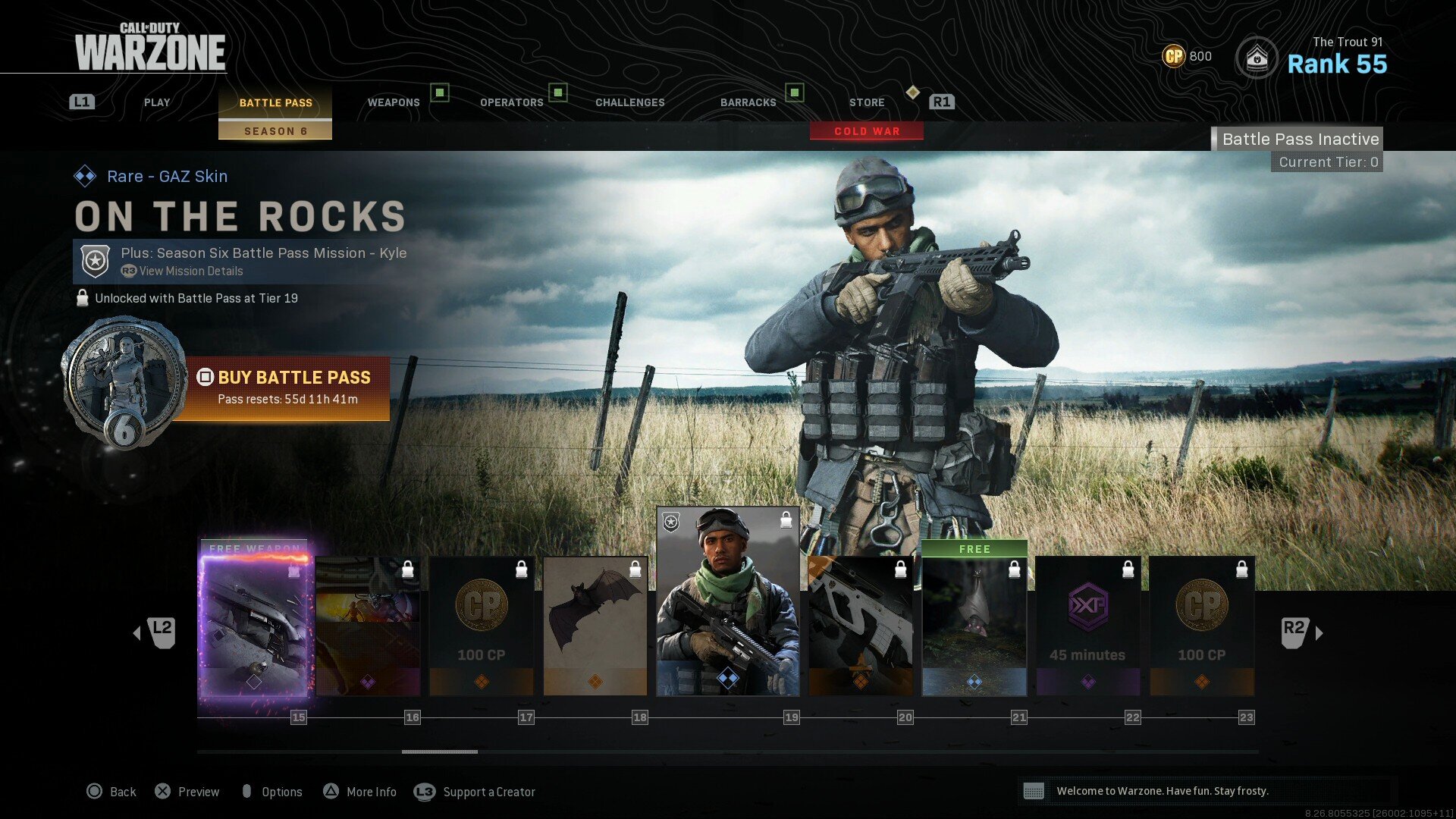Screen dimensions: 1456x819
Task: Select the tier 16 locked reward tile
Action: [368, 626]
